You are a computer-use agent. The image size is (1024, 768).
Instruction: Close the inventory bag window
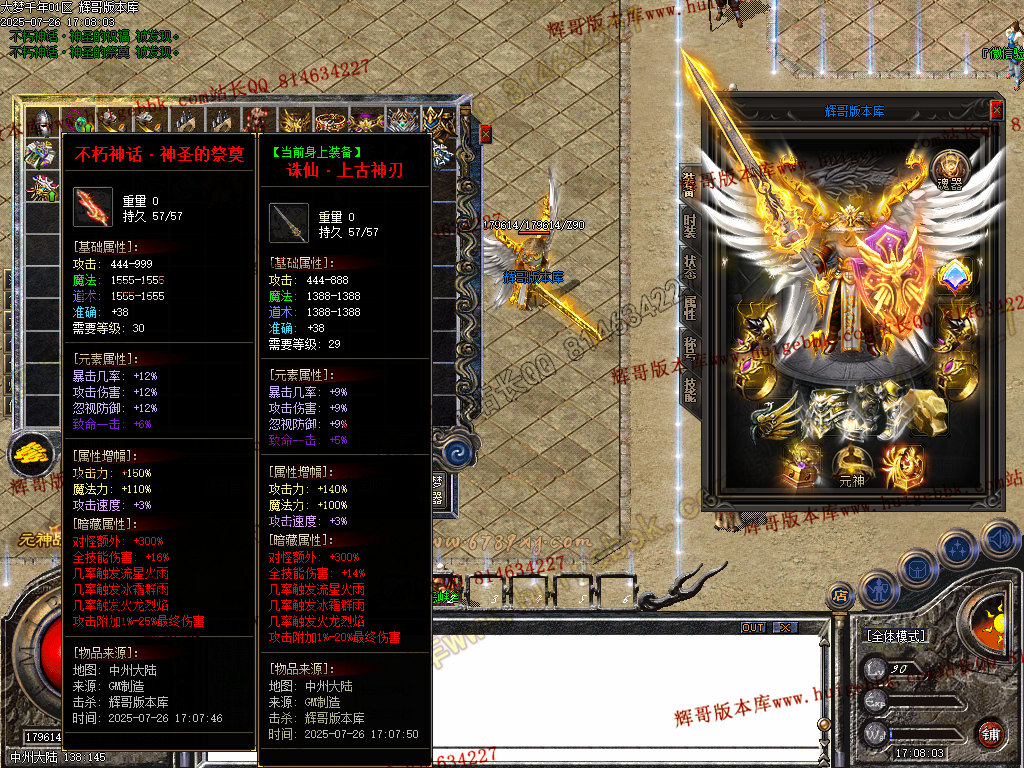coord(486,133)
